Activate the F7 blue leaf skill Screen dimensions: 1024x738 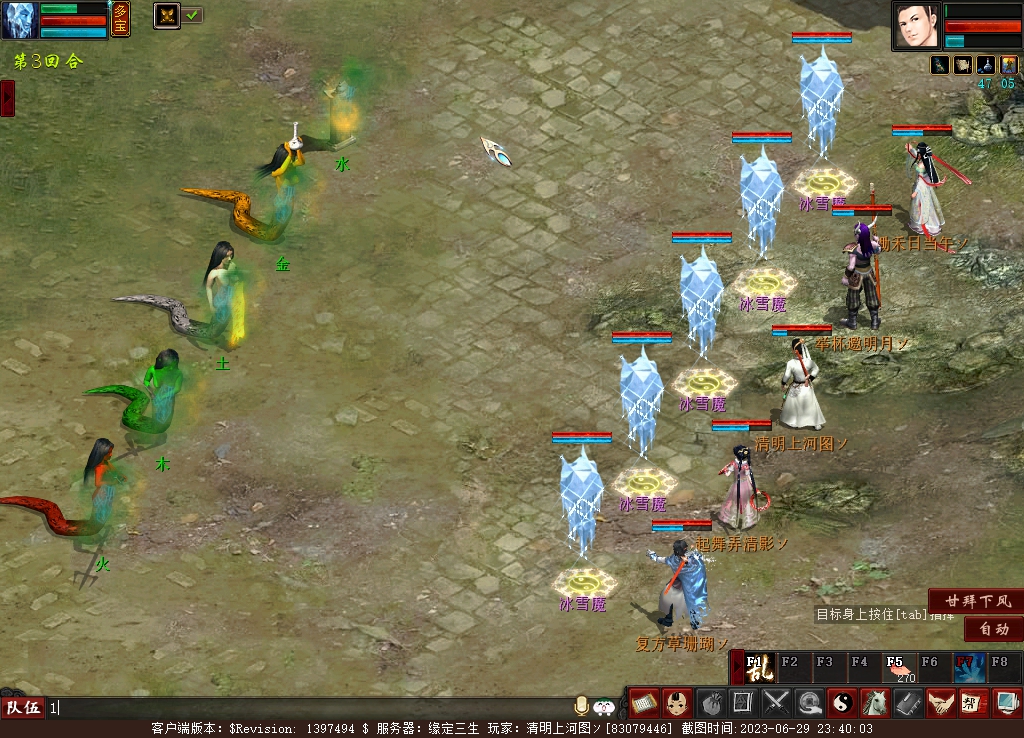tap(968, 667)
